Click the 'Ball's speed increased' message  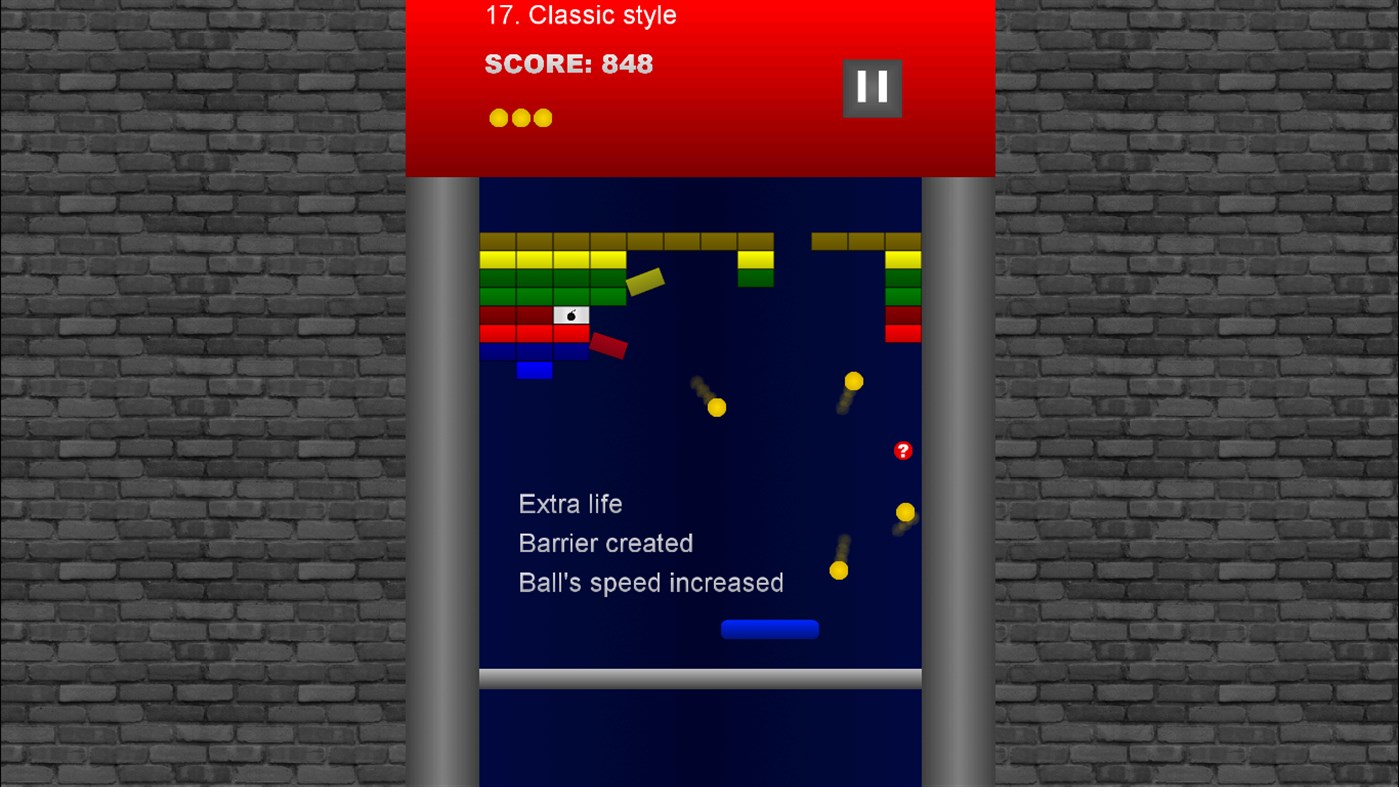pos(651,582)
